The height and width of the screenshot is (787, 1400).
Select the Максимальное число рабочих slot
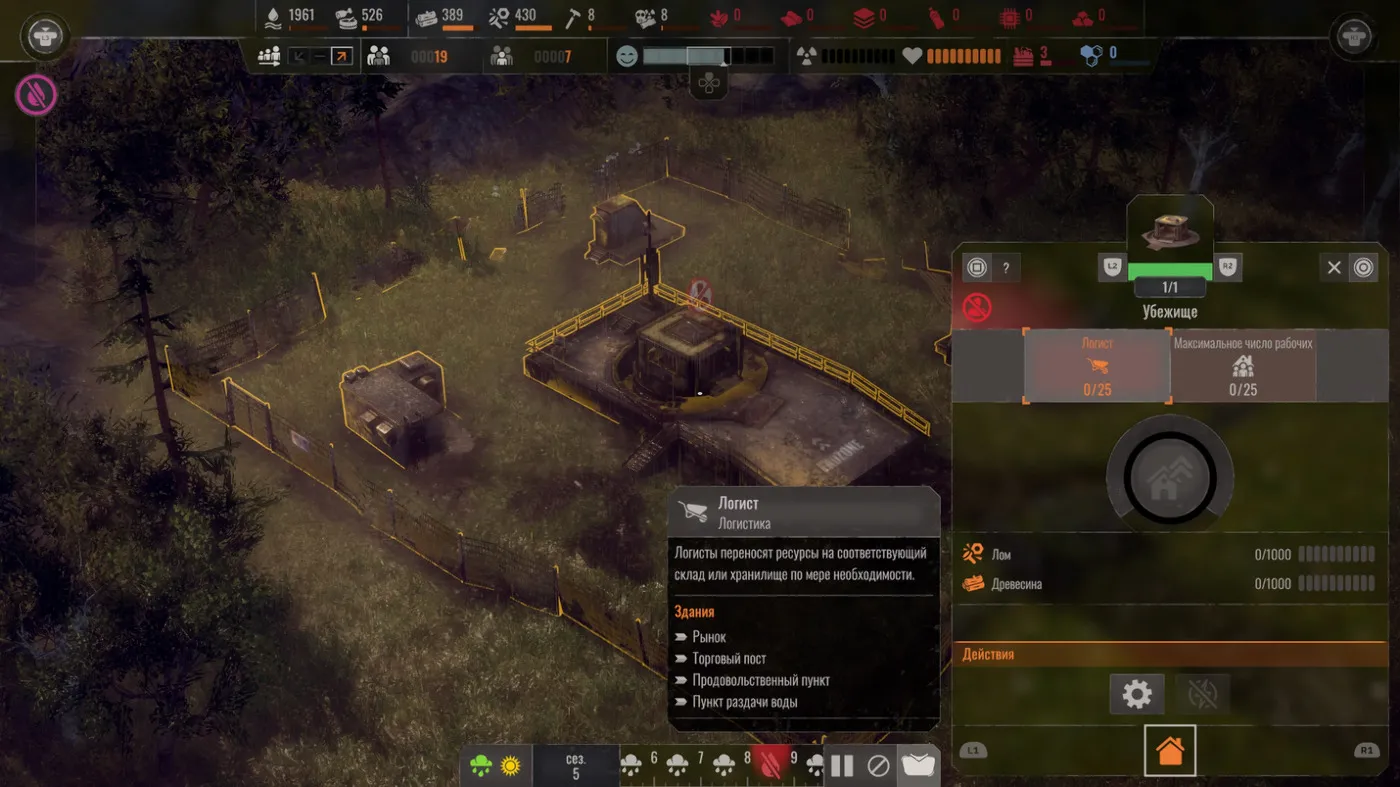pos(1243,366)
